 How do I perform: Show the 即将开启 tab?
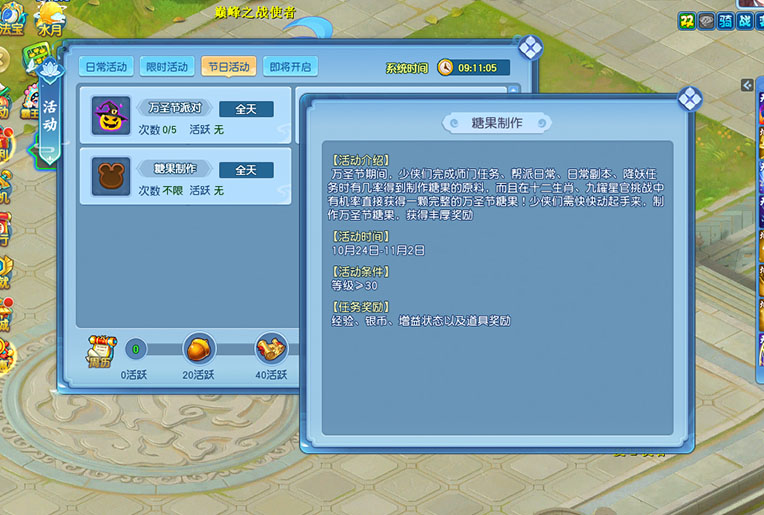click(290, 66)
